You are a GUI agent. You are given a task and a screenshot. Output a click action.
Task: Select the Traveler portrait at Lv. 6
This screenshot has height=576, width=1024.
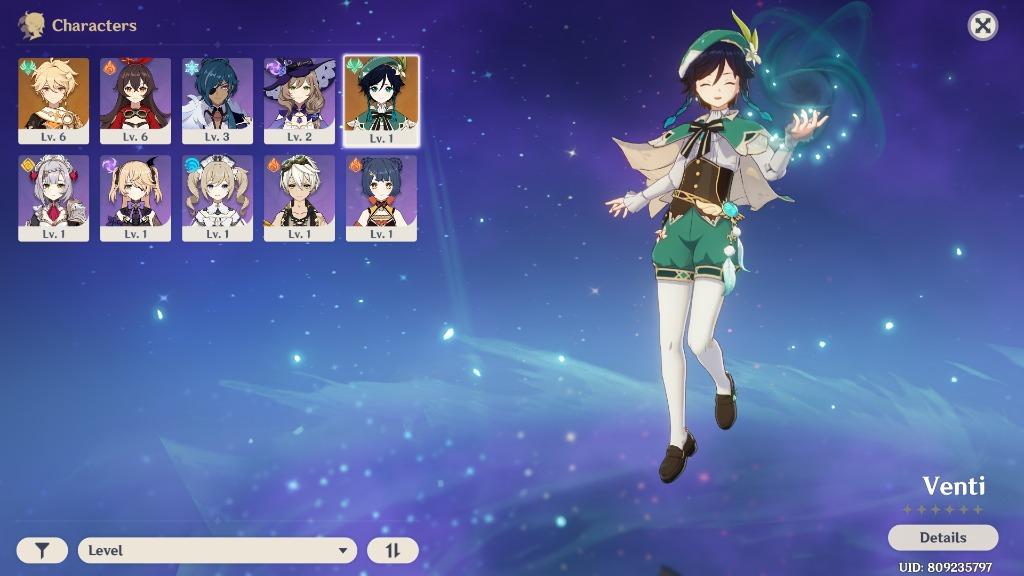pos(53,100)
